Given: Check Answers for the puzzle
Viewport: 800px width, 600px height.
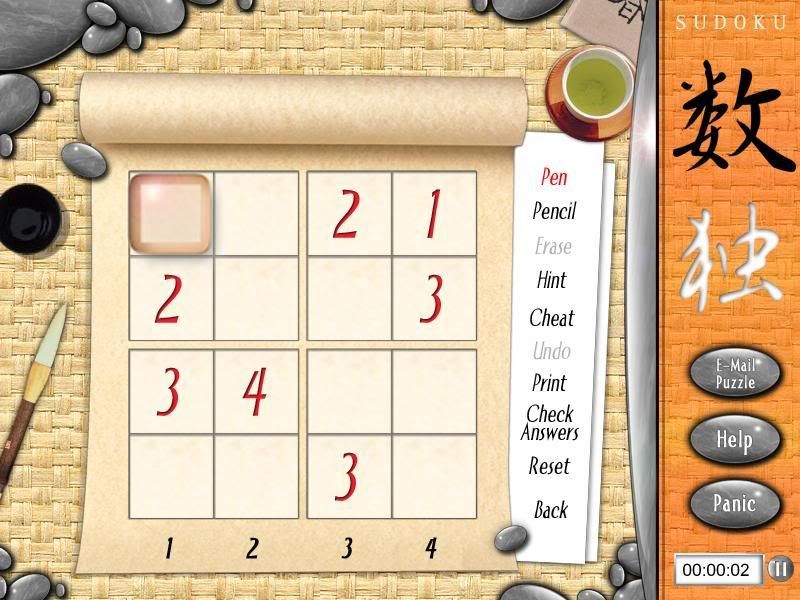Looking at the screenshot, I should tap(550, 423).
